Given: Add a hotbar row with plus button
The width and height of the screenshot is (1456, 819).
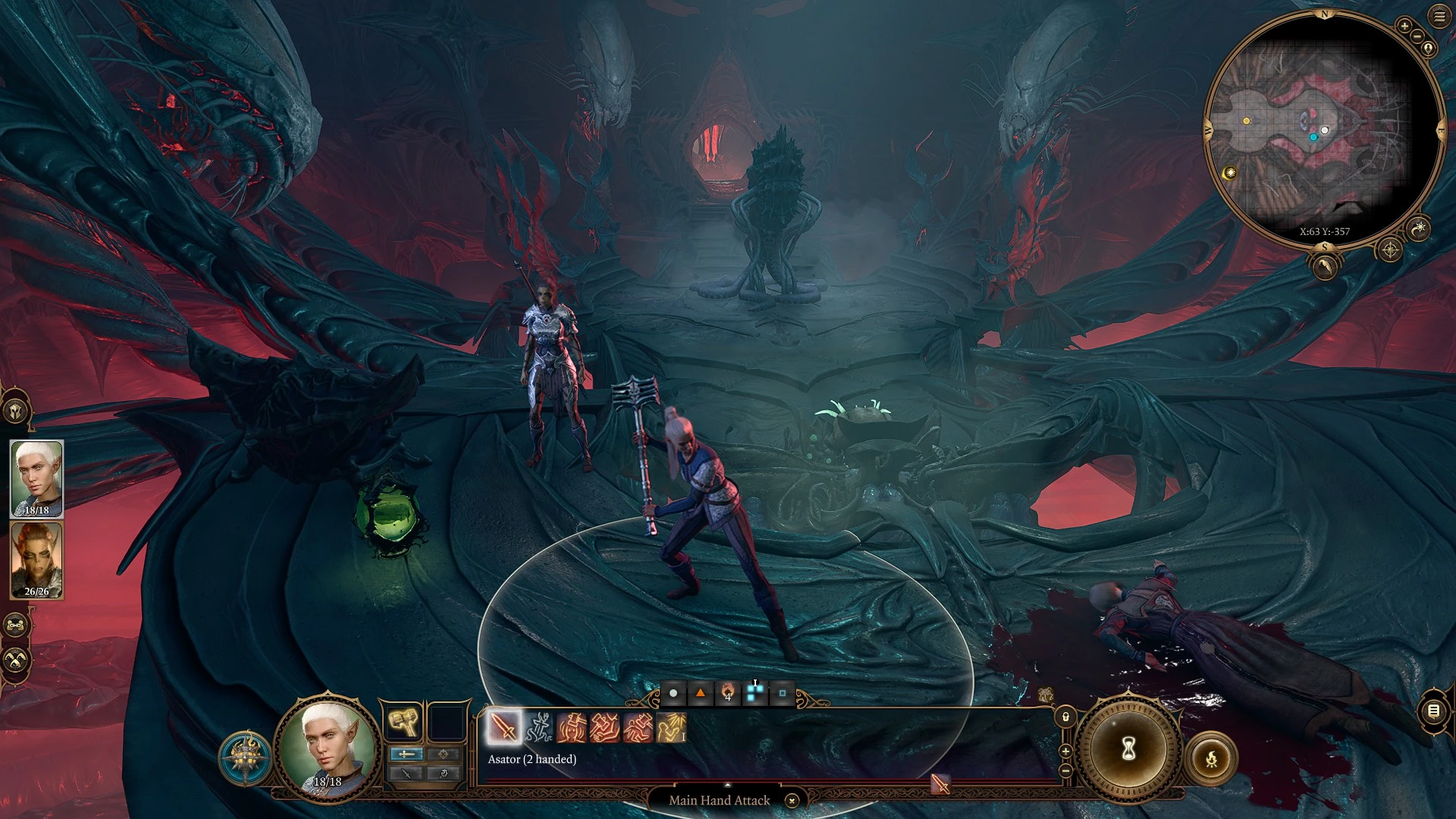Looking at the screenshot, I should tap(1065, 752).
